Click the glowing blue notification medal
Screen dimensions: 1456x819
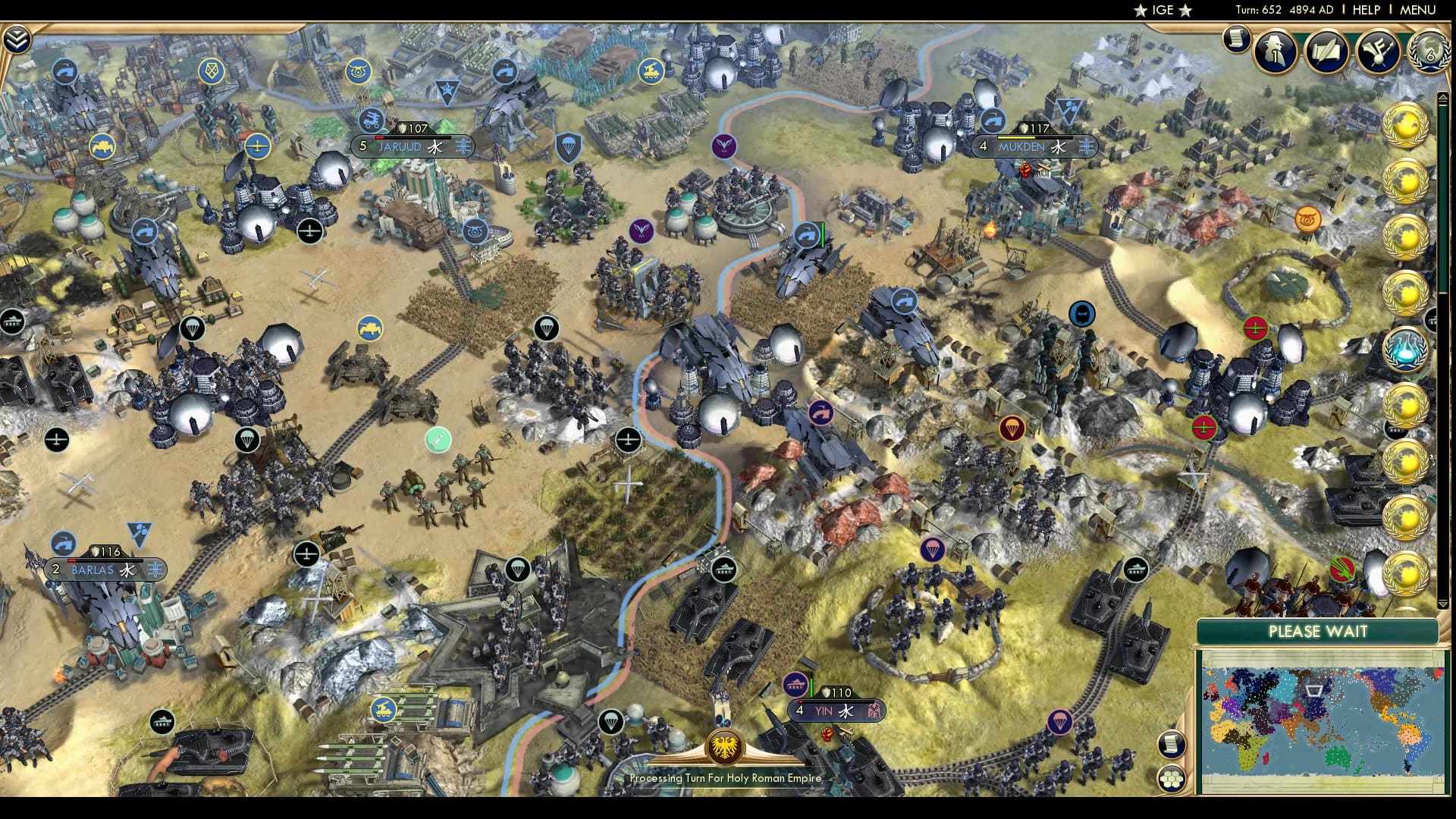tap(1407, 350)
